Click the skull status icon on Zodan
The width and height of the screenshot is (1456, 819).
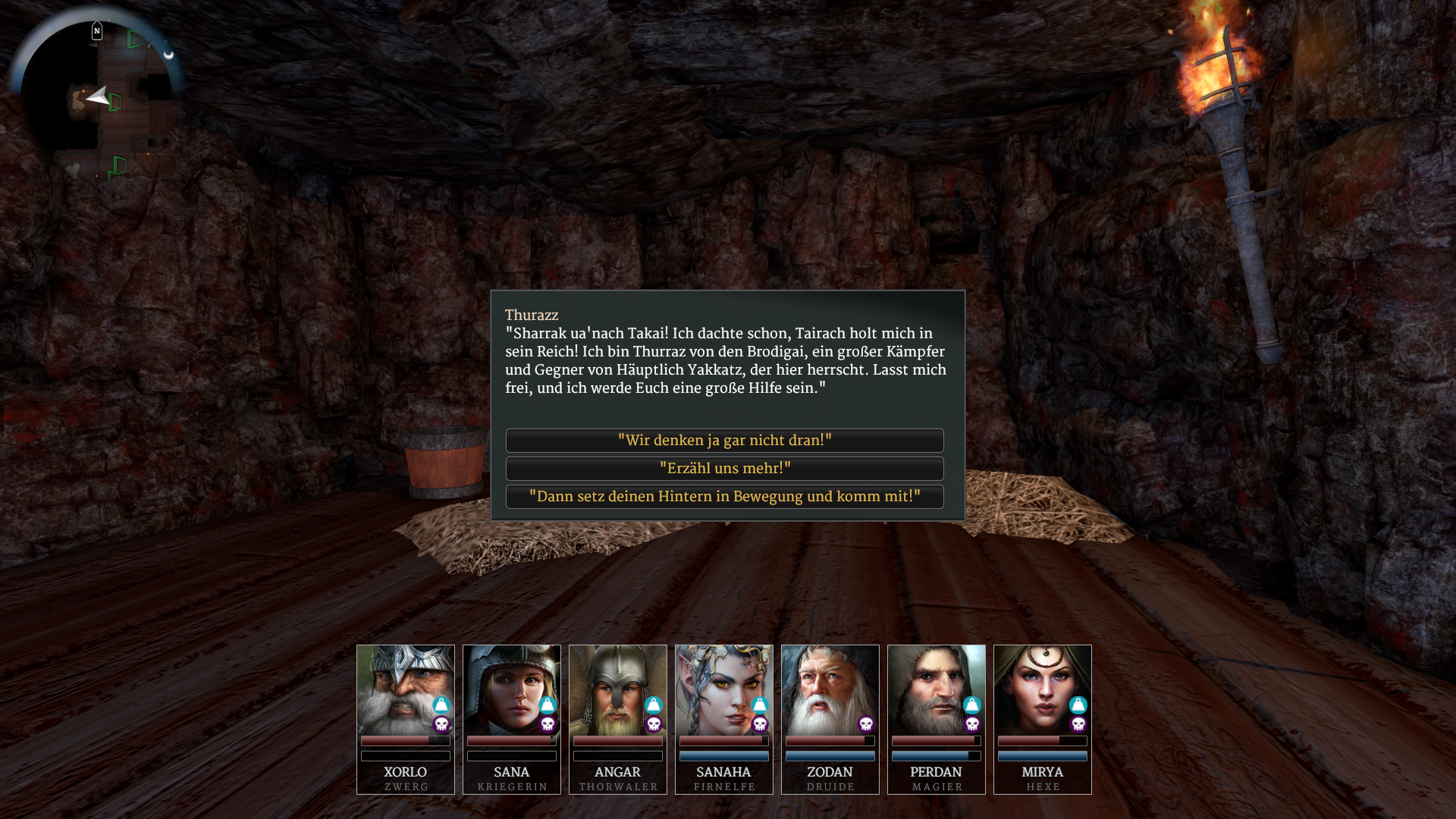[866, 724]
